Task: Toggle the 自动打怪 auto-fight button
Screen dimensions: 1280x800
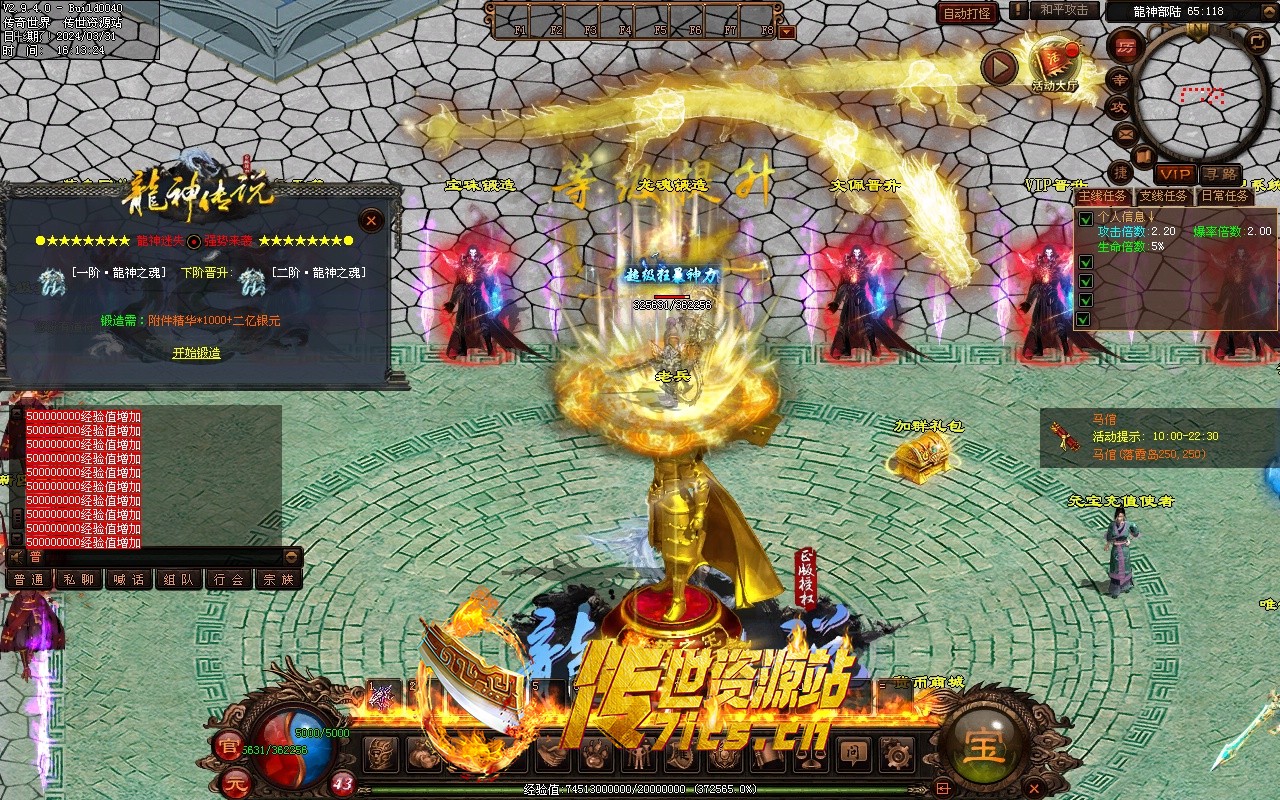Action: [968, 14]
